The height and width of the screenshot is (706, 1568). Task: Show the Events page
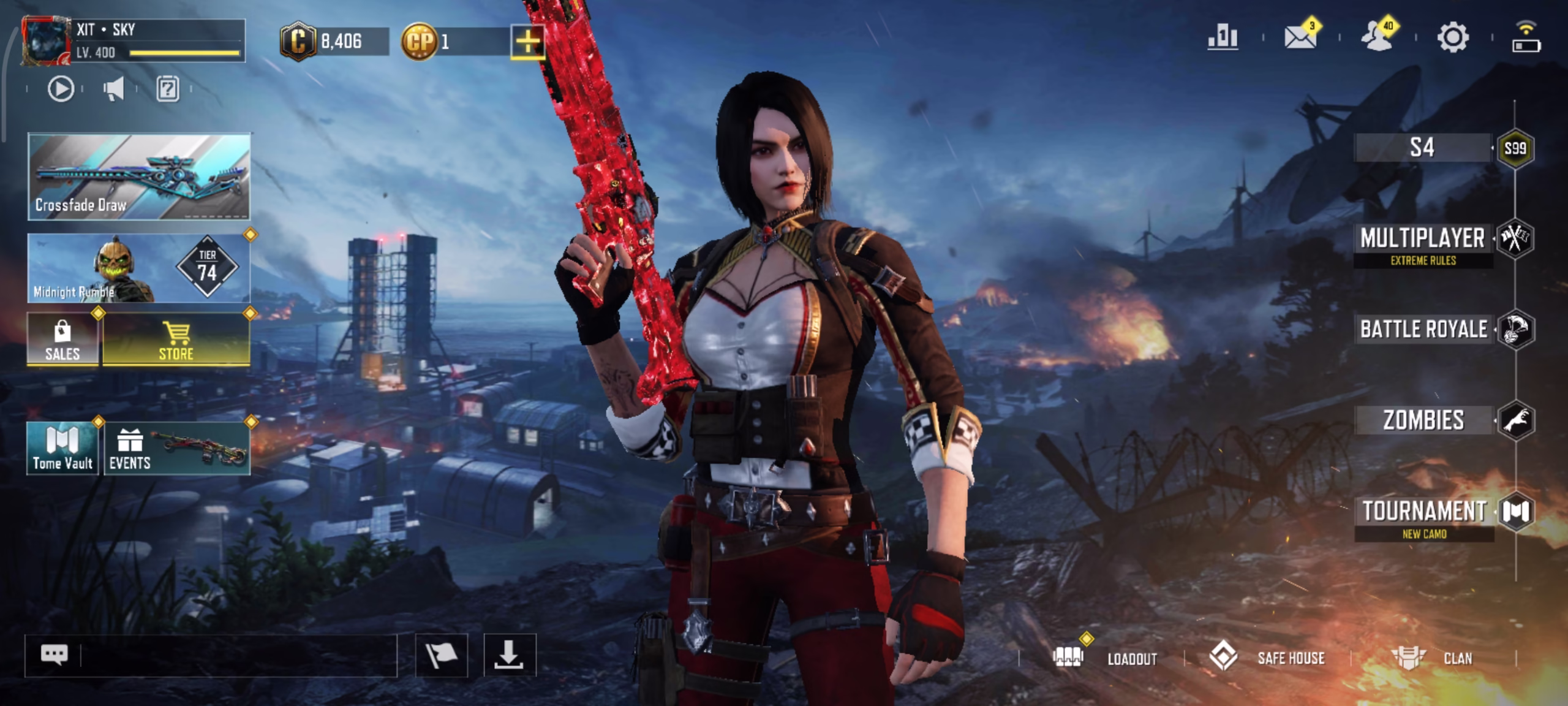coord(177,449)
